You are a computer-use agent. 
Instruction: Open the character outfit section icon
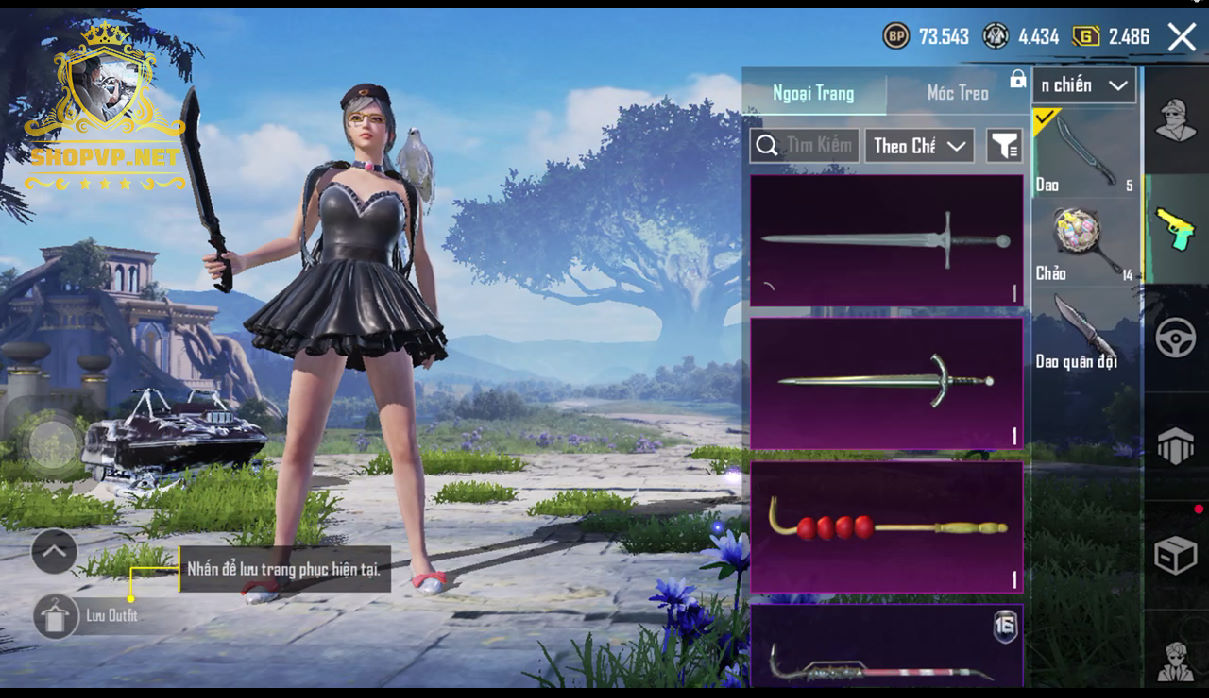[x=1175, y=121]
